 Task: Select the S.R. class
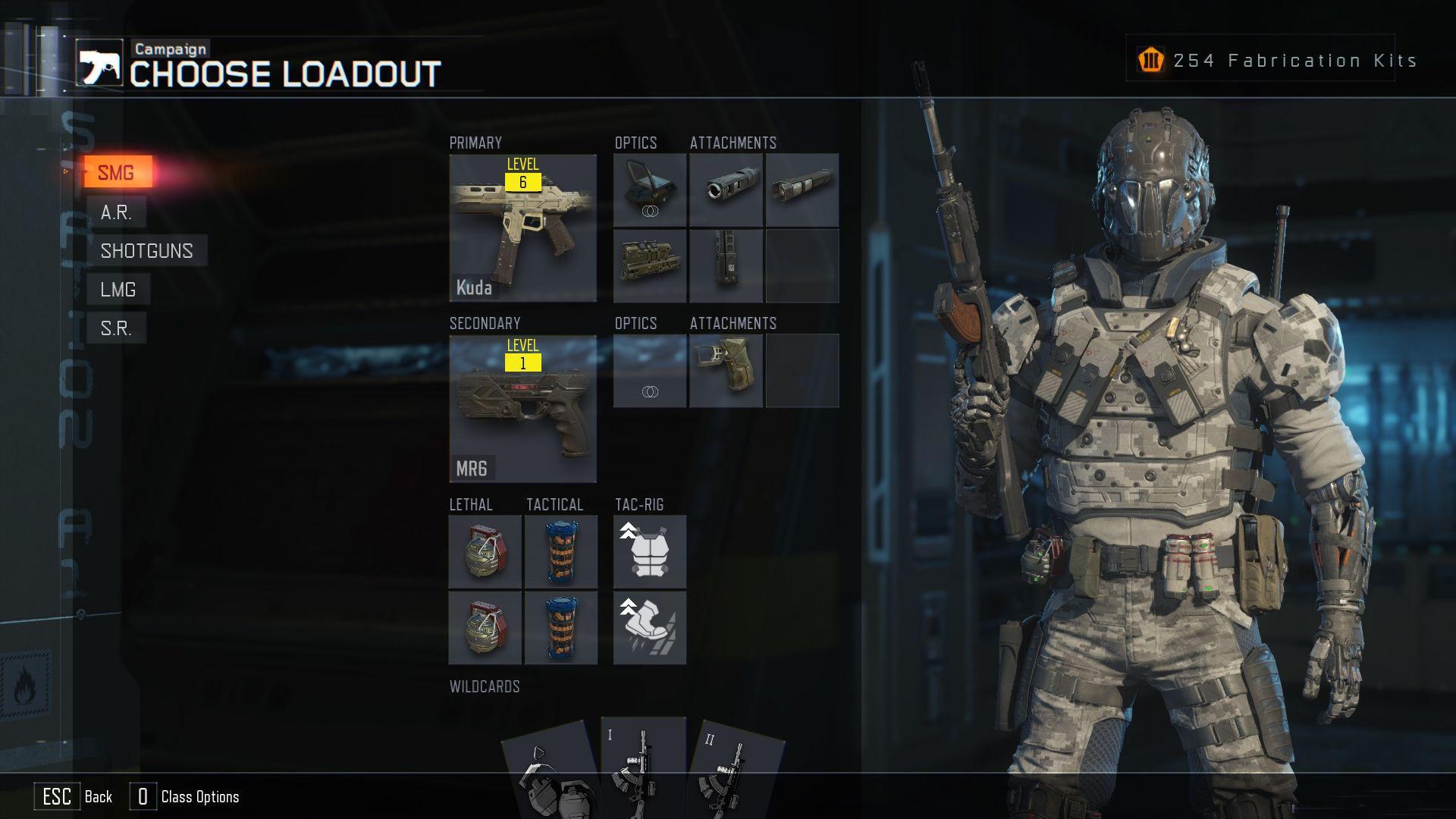116,328
